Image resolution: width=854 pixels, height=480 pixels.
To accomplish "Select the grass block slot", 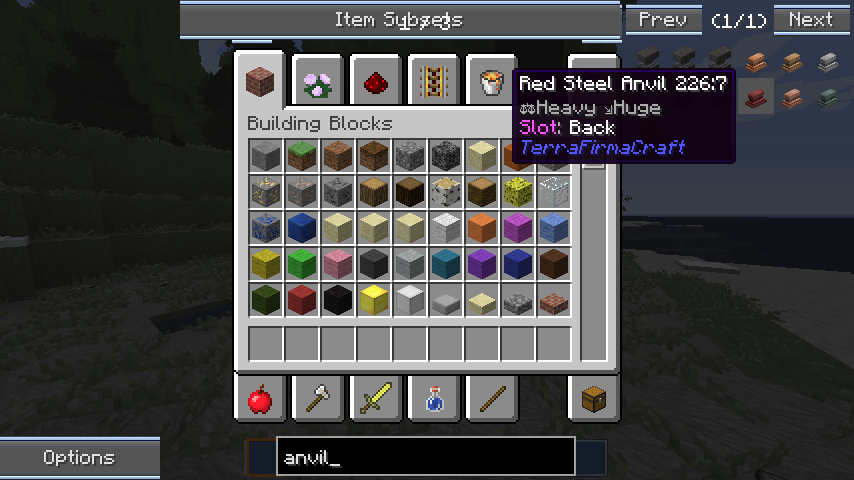I will 301,155.
